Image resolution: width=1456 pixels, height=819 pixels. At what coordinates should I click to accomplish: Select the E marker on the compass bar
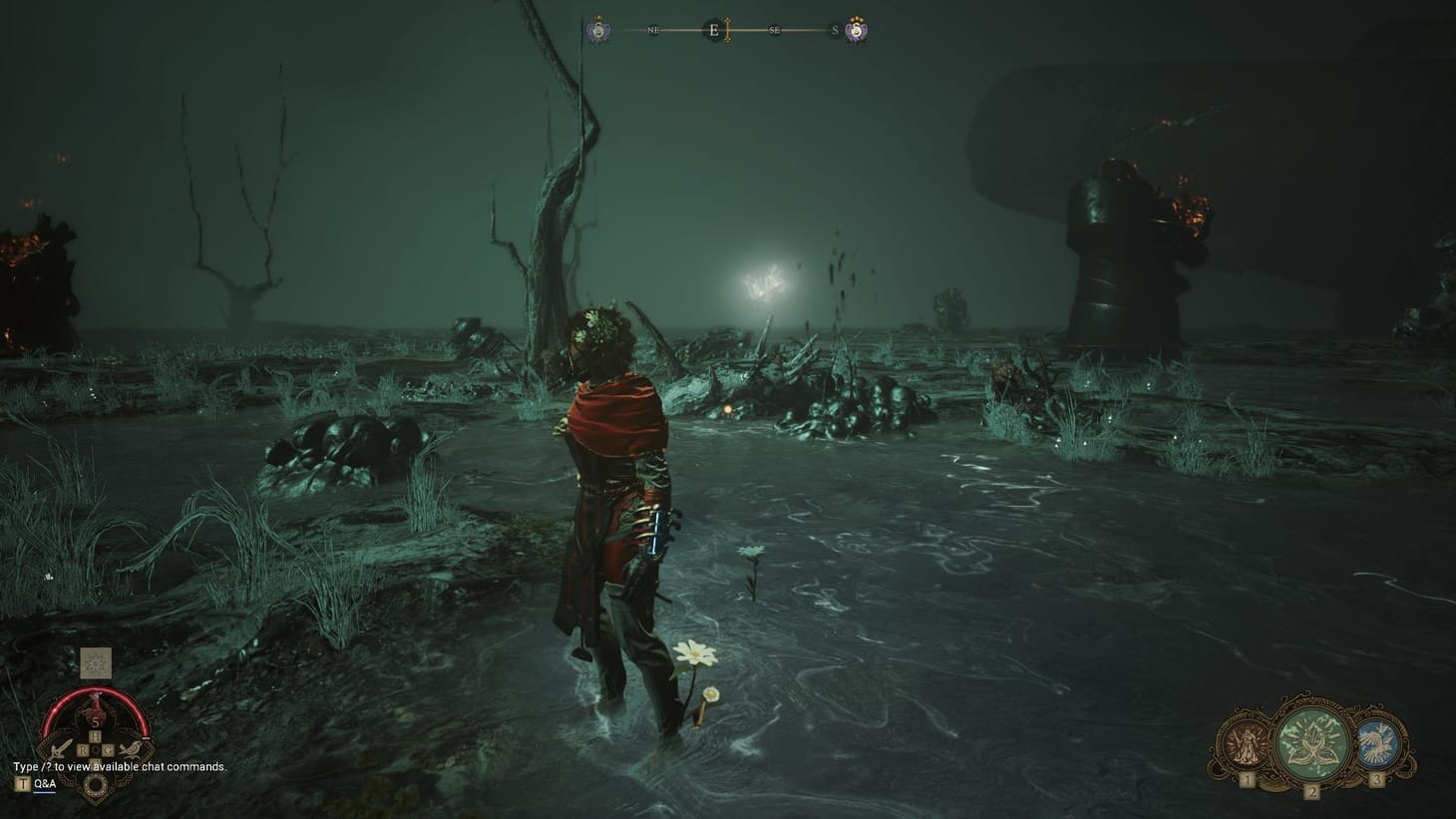[714, 29]
